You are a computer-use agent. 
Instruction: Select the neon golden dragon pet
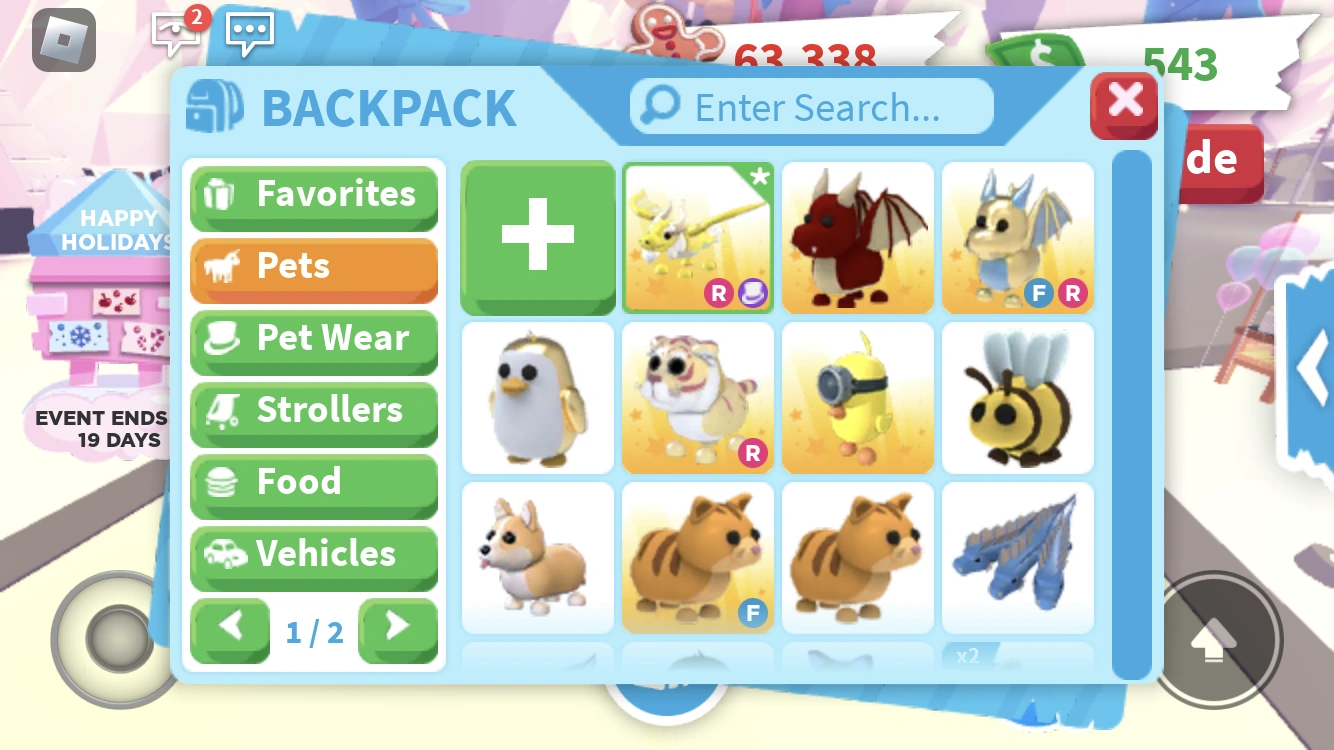(x=697, y=237)
